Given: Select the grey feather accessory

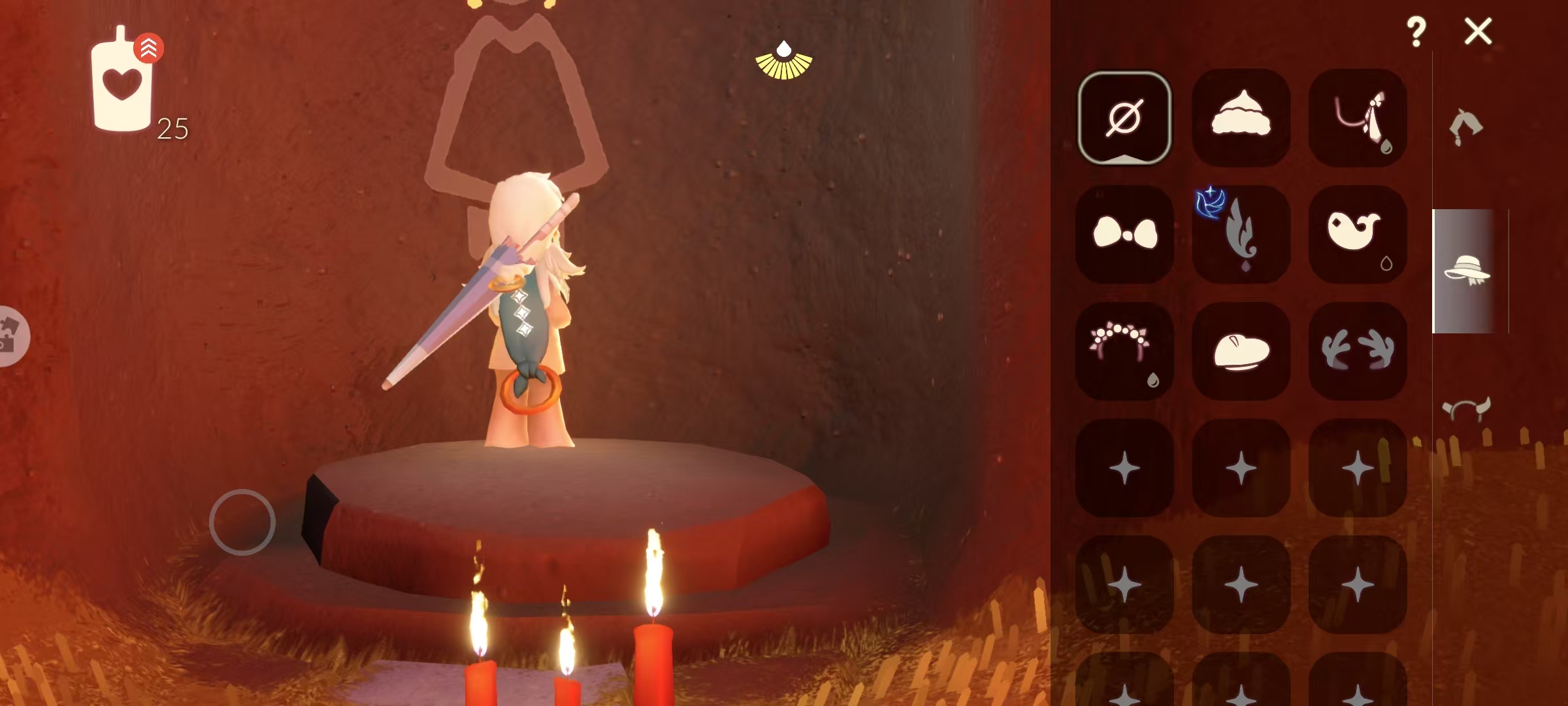Looking at the screenshot, I should pyautogui.click(x=1241, y=234).
